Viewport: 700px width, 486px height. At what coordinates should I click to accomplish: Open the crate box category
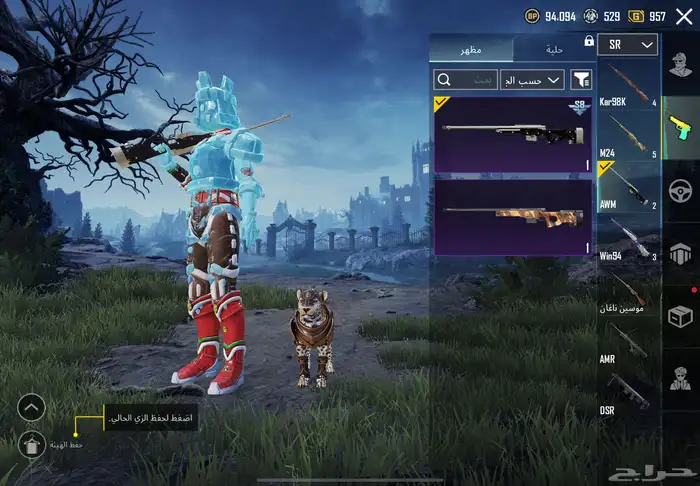coord(681,315)
